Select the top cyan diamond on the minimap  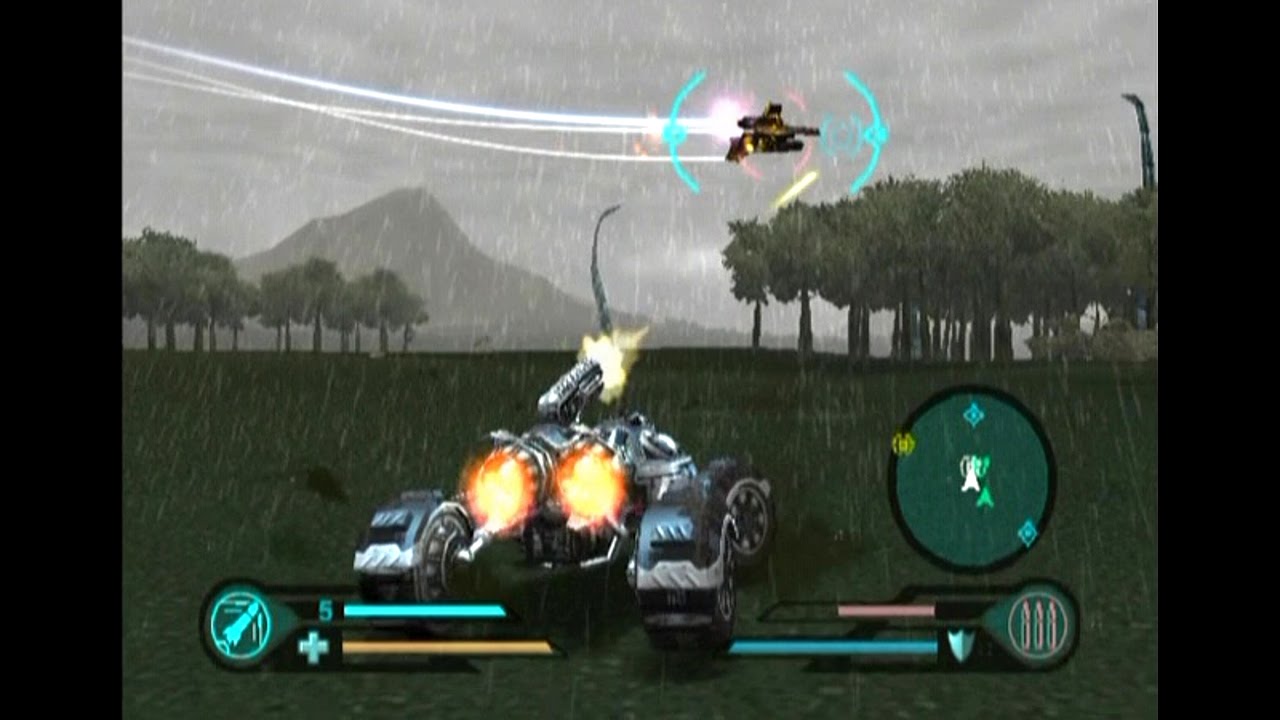973,413
